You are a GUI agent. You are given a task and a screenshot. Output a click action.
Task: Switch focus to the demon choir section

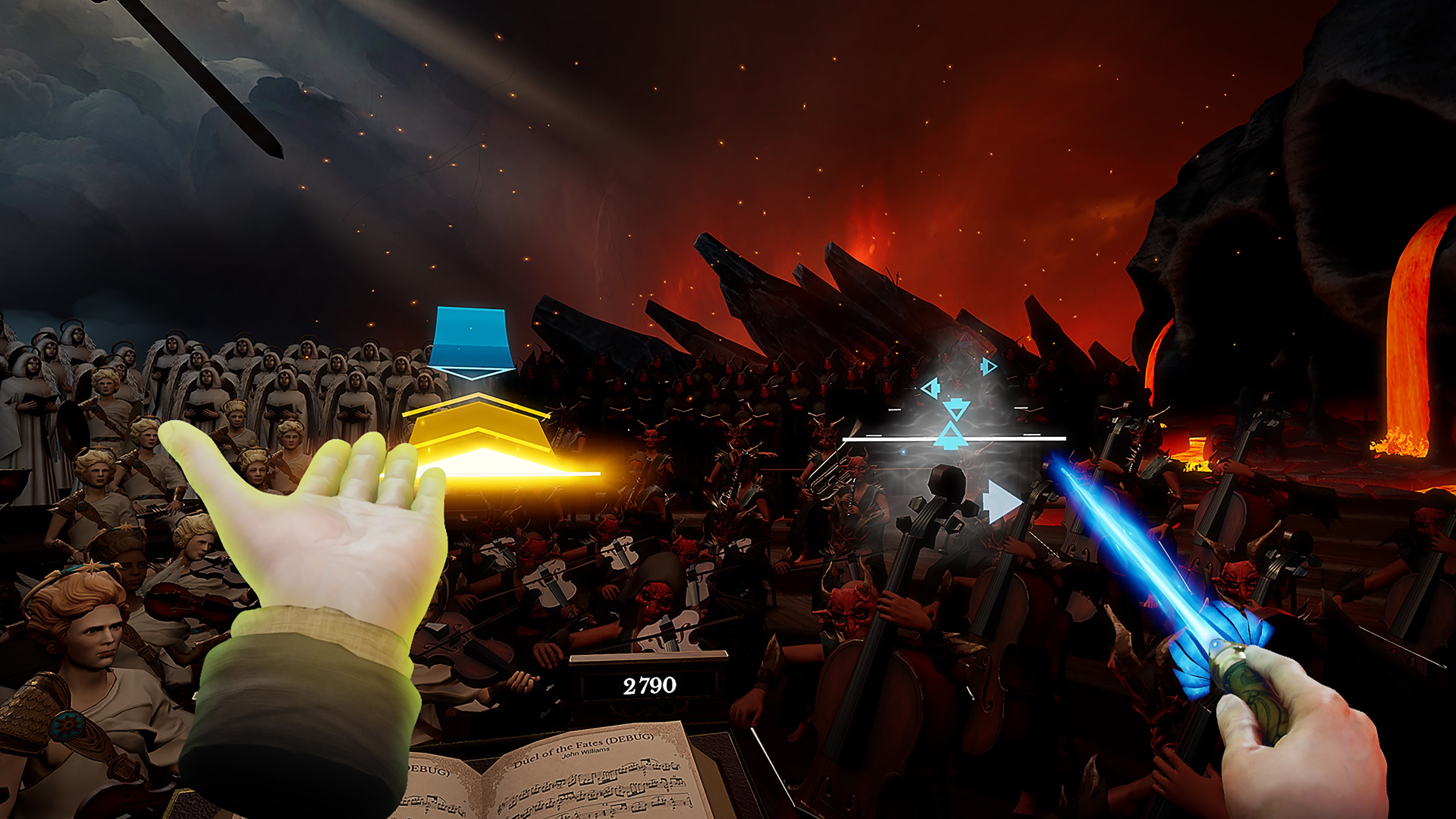click(x=706, y=395)
